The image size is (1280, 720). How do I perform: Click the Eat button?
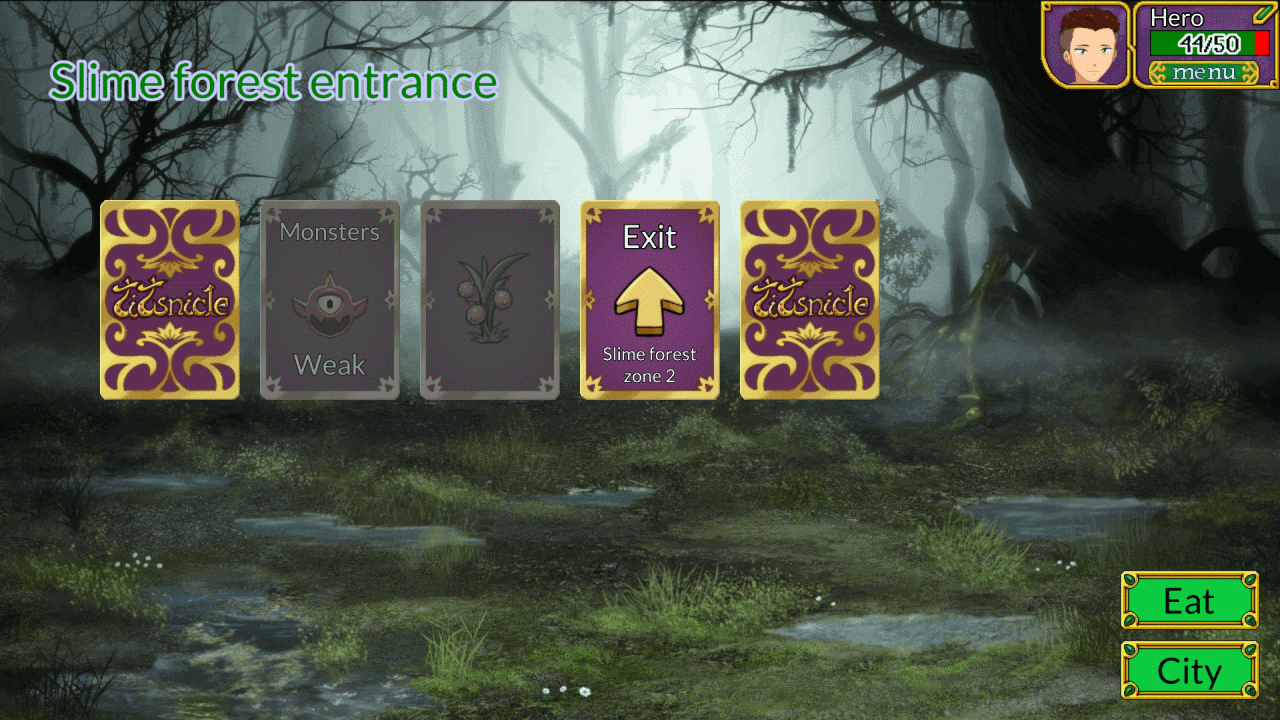(1189, 601)
